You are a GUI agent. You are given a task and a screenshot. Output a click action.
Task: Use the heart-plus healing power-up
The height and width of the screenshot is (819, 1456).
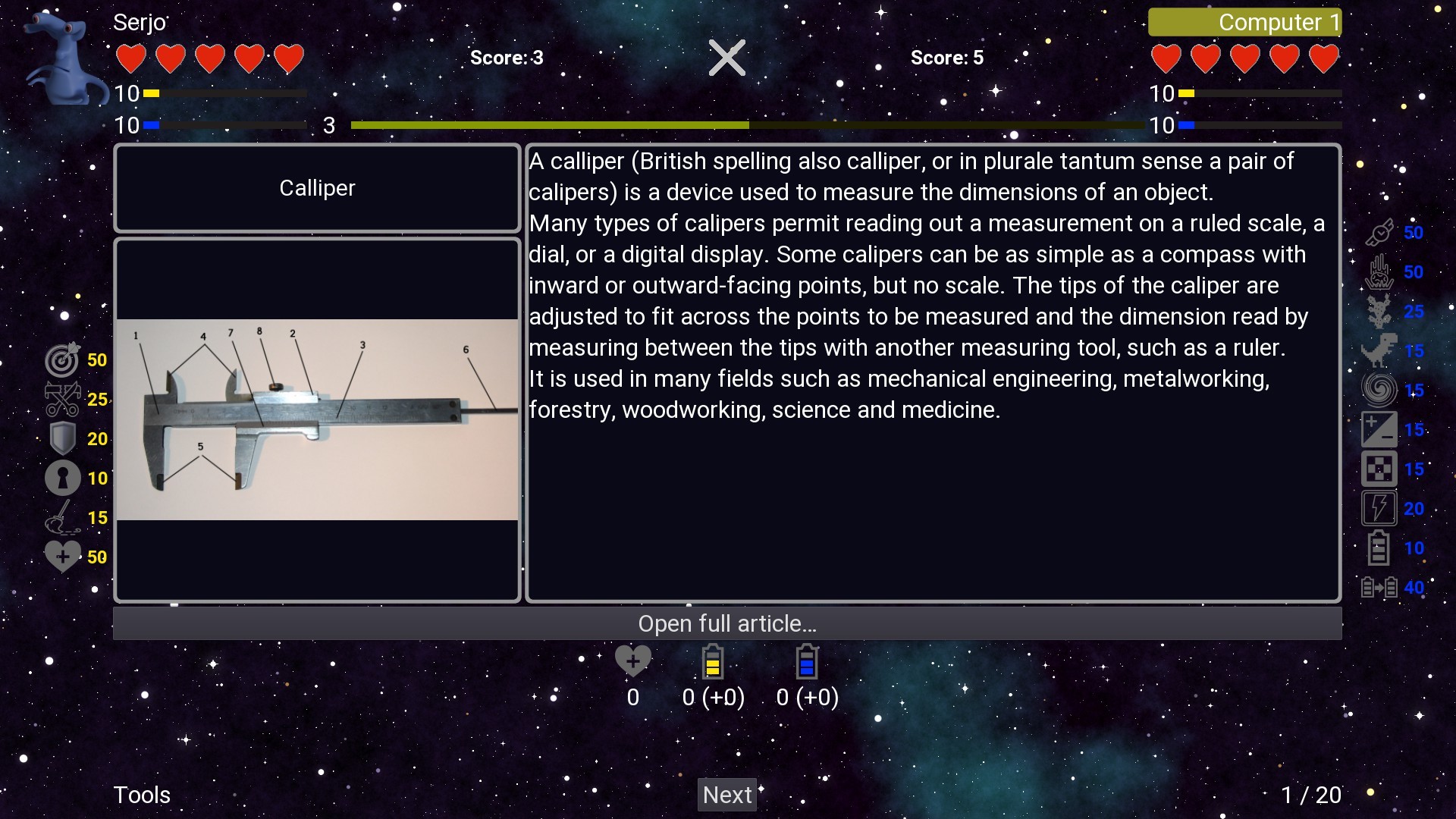coord(62,556)
